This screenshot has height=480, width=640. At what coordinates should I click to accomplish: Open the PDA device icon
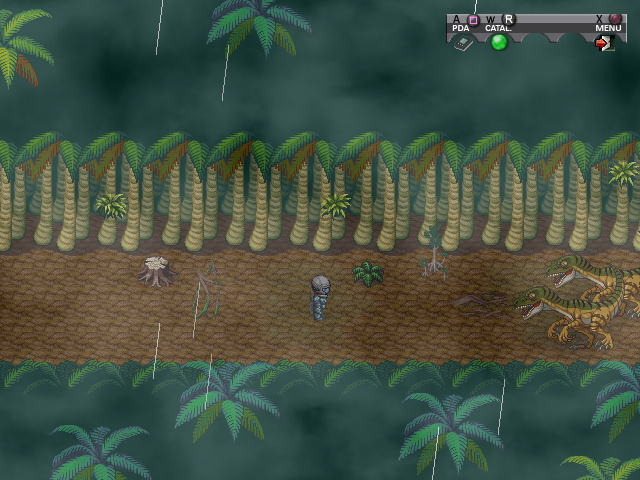[462, 43]
